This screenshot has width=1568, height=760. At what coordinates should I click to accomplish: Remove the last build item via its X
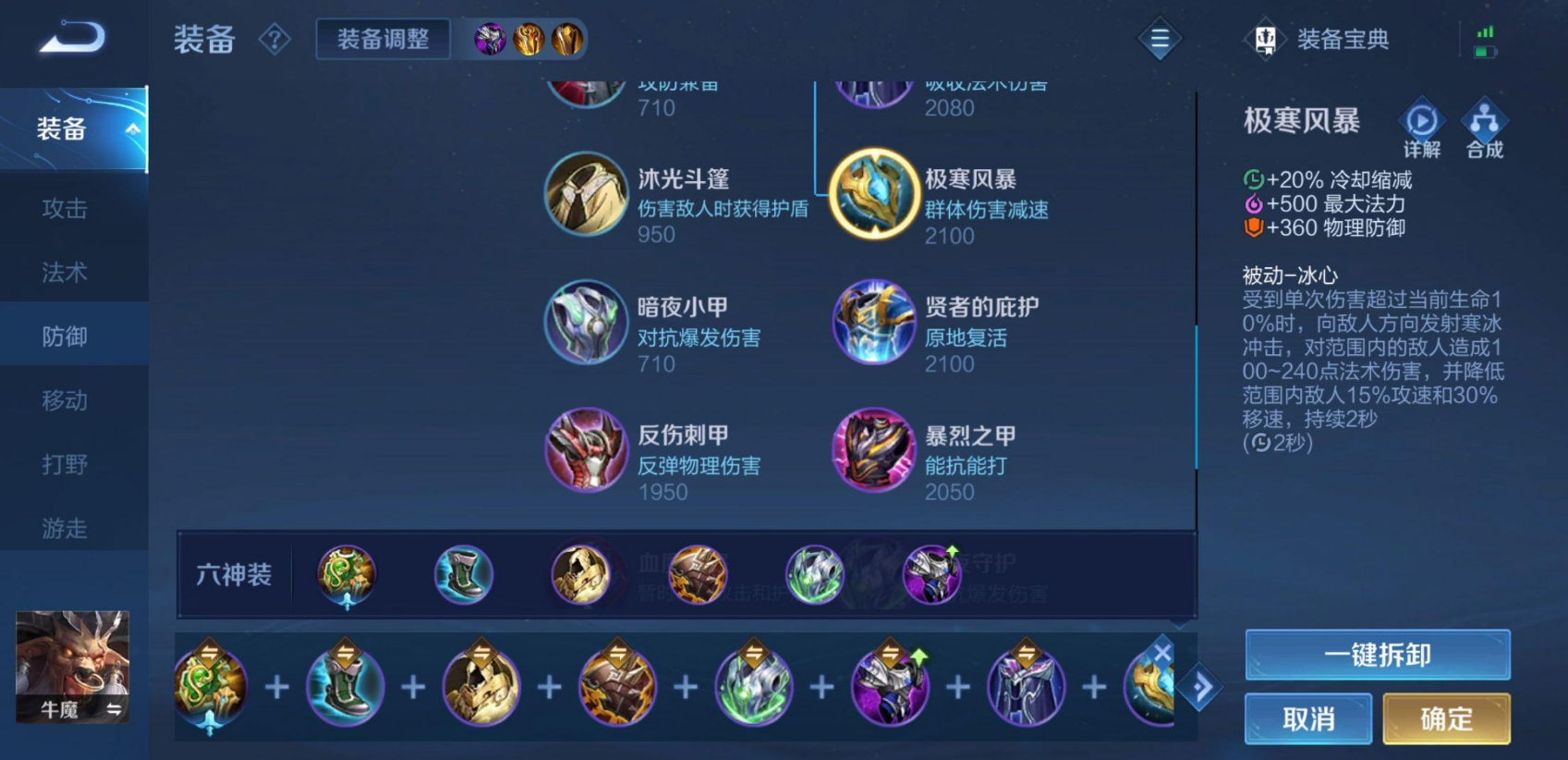pos(1162,651)
